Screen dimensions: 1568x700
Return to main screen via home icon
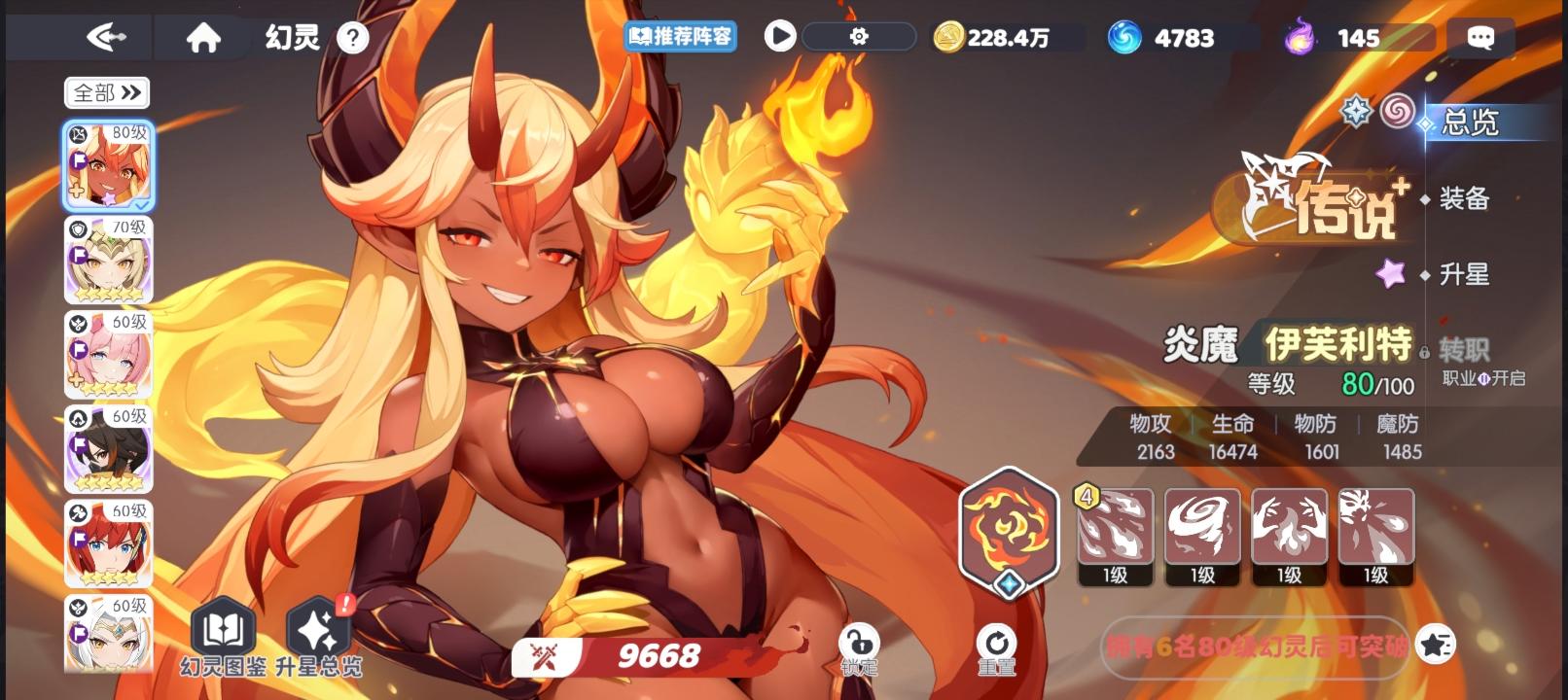[x=201, y=37]
